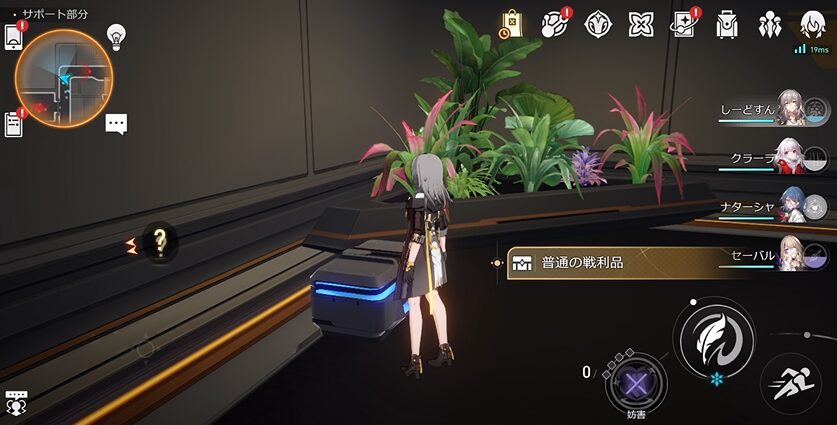Toggle the sprint running button

pos(789,384)
